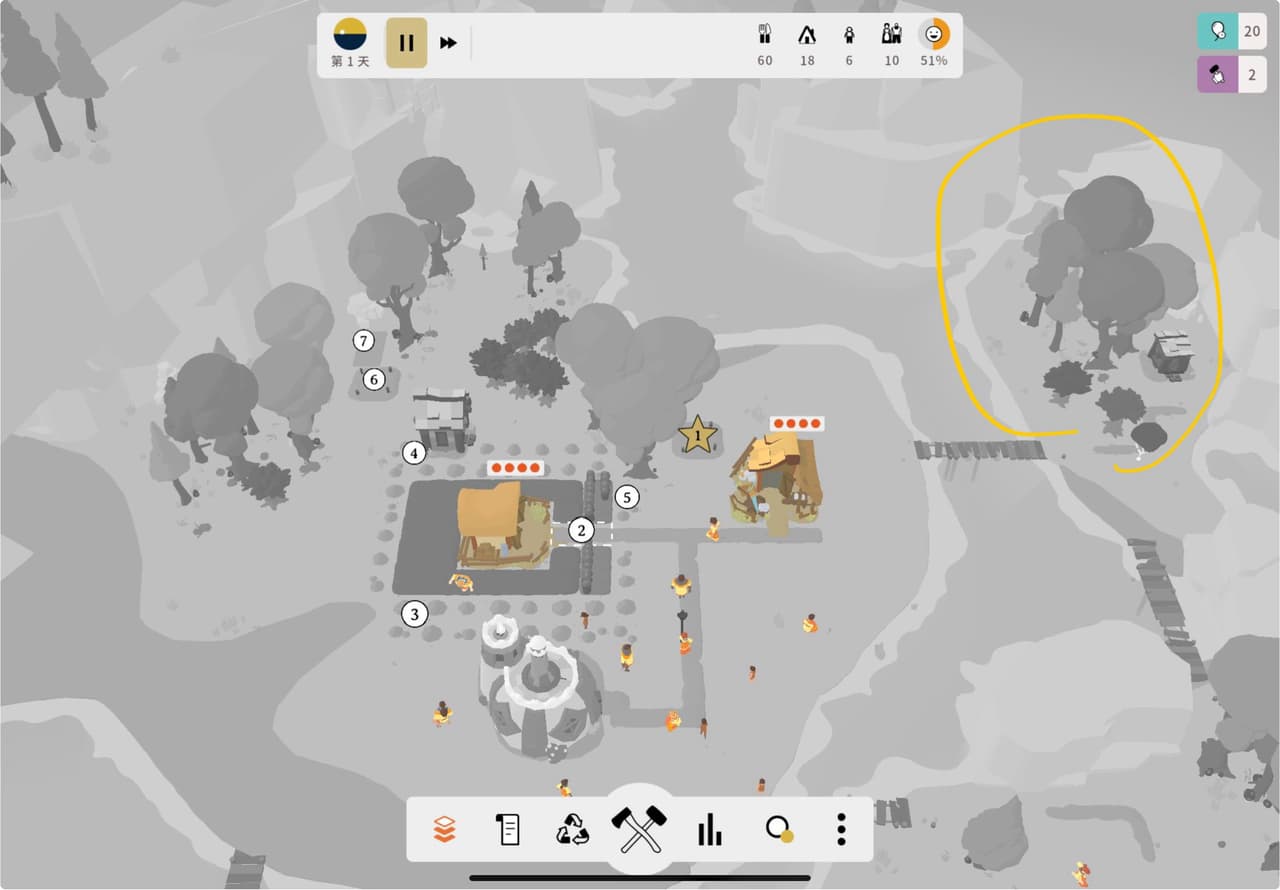This screenshot has height=890, width=1280.
Task: Show the bar chart statistics
Action: tap(709, 829)
